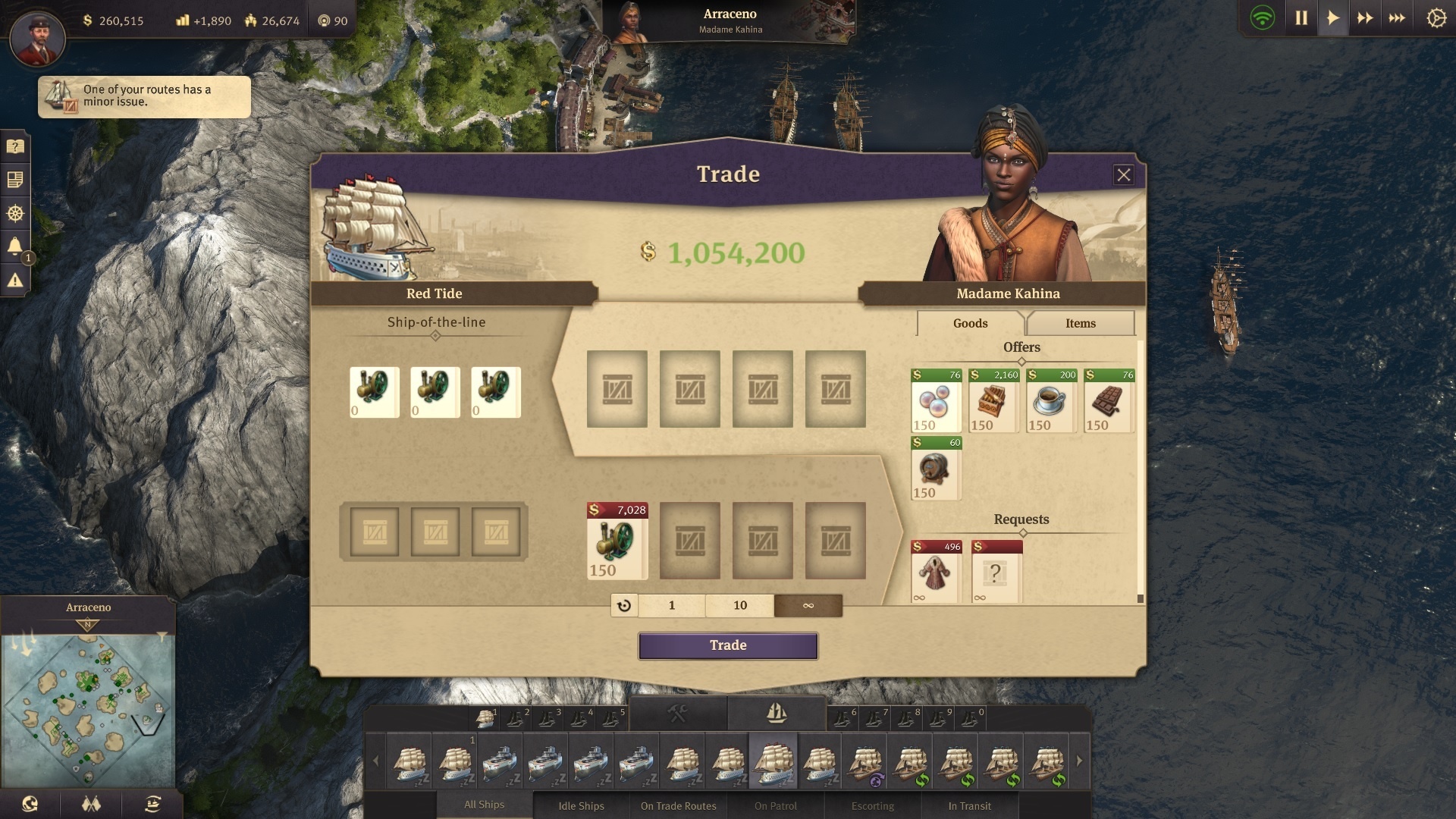The height and width of the screenshot is (819, 1456).
Task: Select the Goods tab
Action: 970,323
